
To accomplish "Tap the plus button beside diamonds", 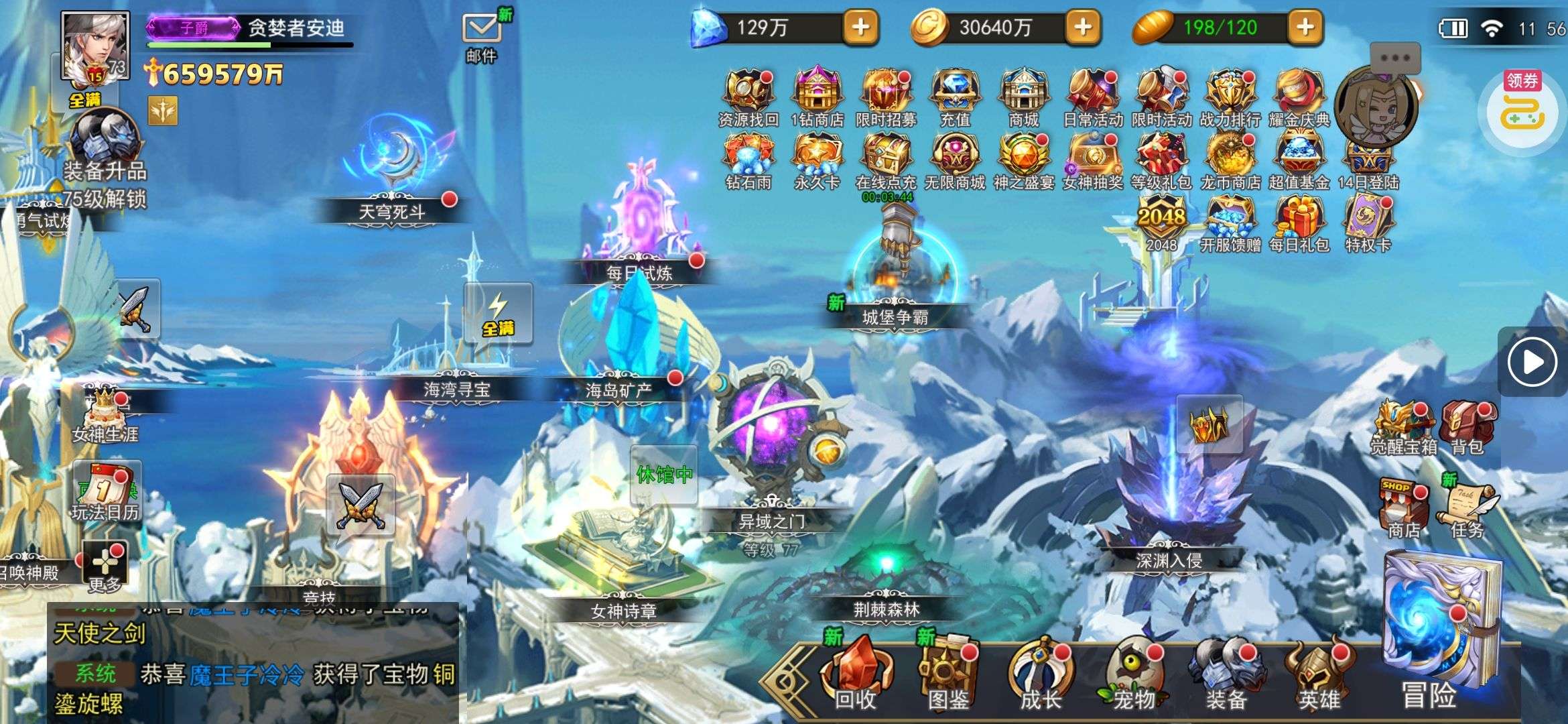I will pos(860,27).
